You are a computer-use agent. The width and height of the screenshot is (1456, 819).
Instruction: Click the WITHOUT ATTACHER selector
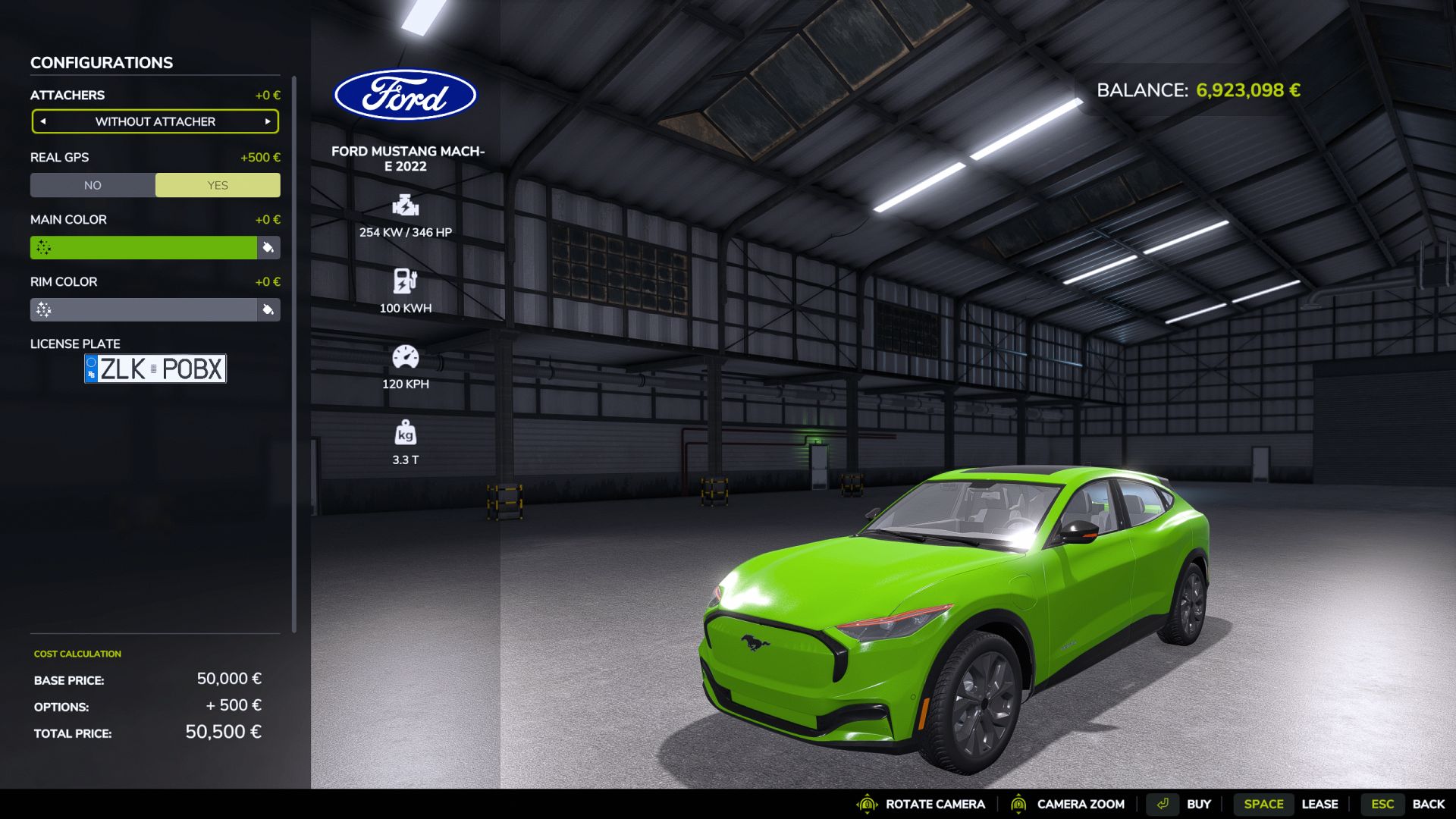[x=155, y=121]
